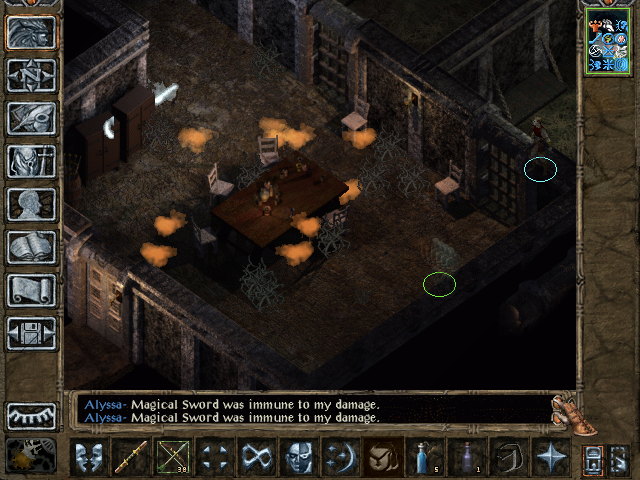Open the area map screen
Image resolution: width=640 pixels, height=480 pixels.
31,74
